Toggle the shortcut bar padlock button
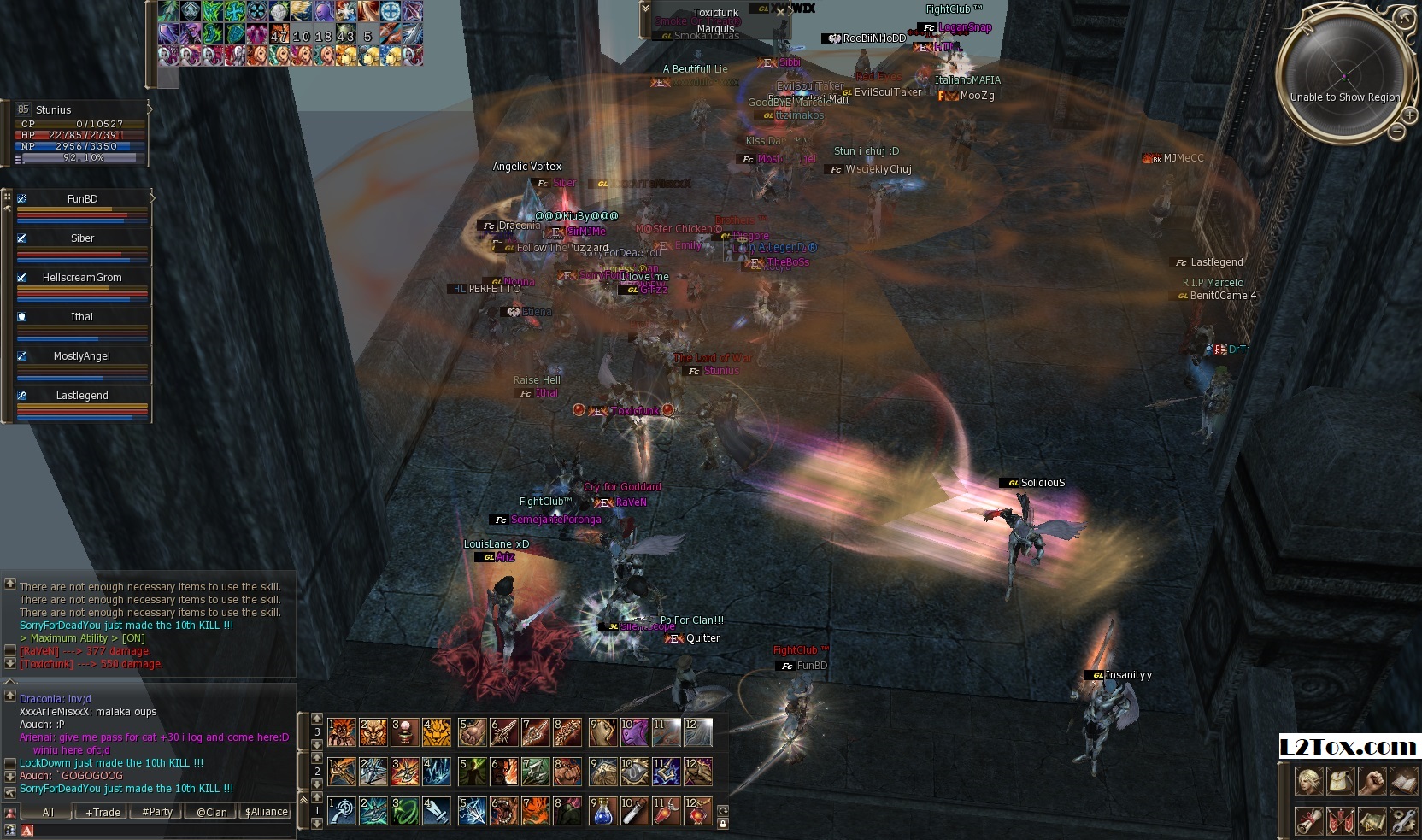The image size is (1422, 840). (723, 824)
